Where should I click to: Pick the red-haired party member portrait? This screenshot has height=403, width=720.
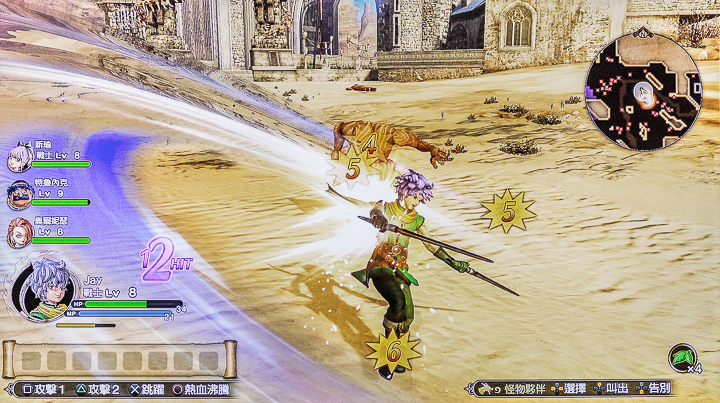[19, 232]
